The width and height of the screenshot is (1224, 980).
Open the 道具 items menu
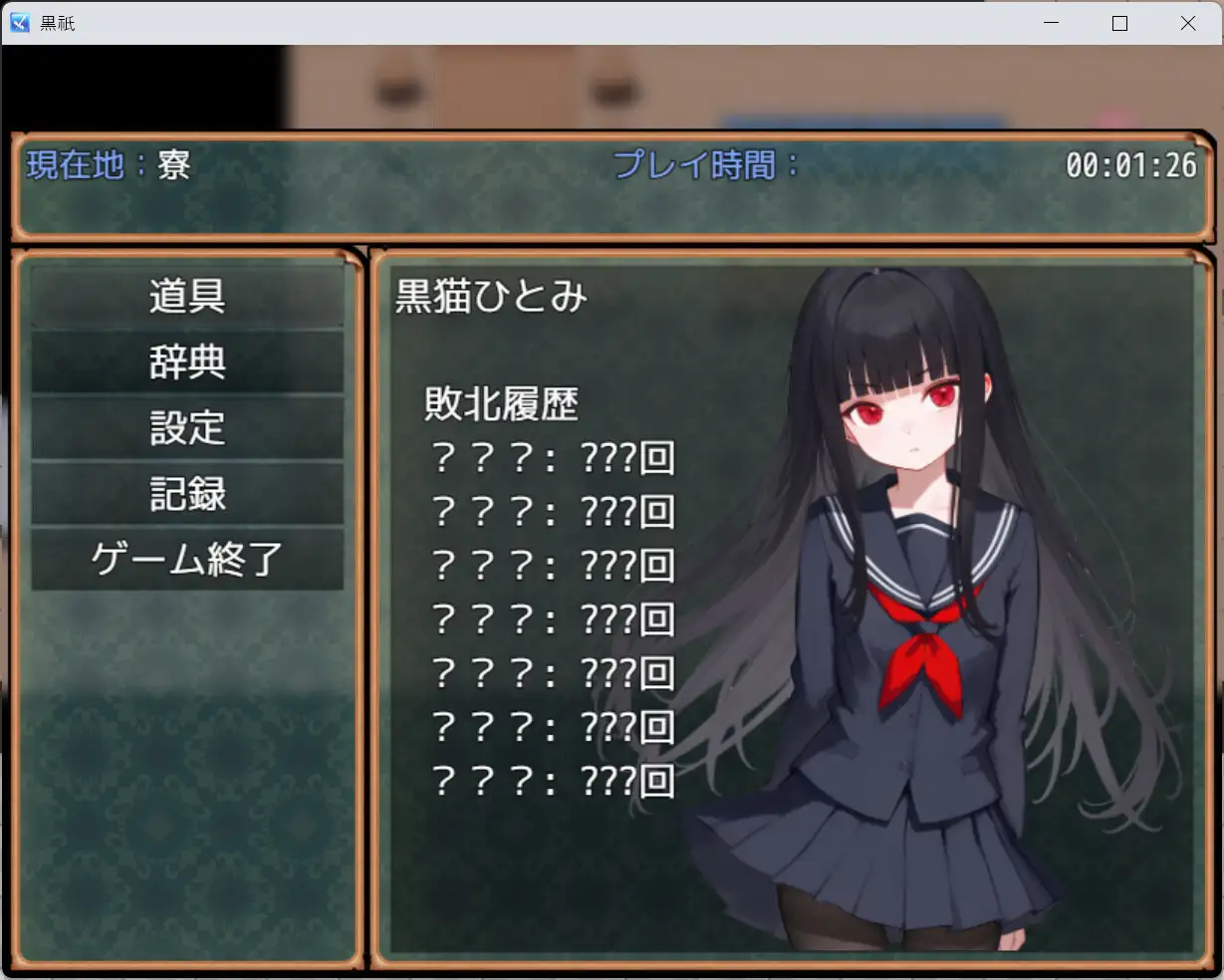187,297
